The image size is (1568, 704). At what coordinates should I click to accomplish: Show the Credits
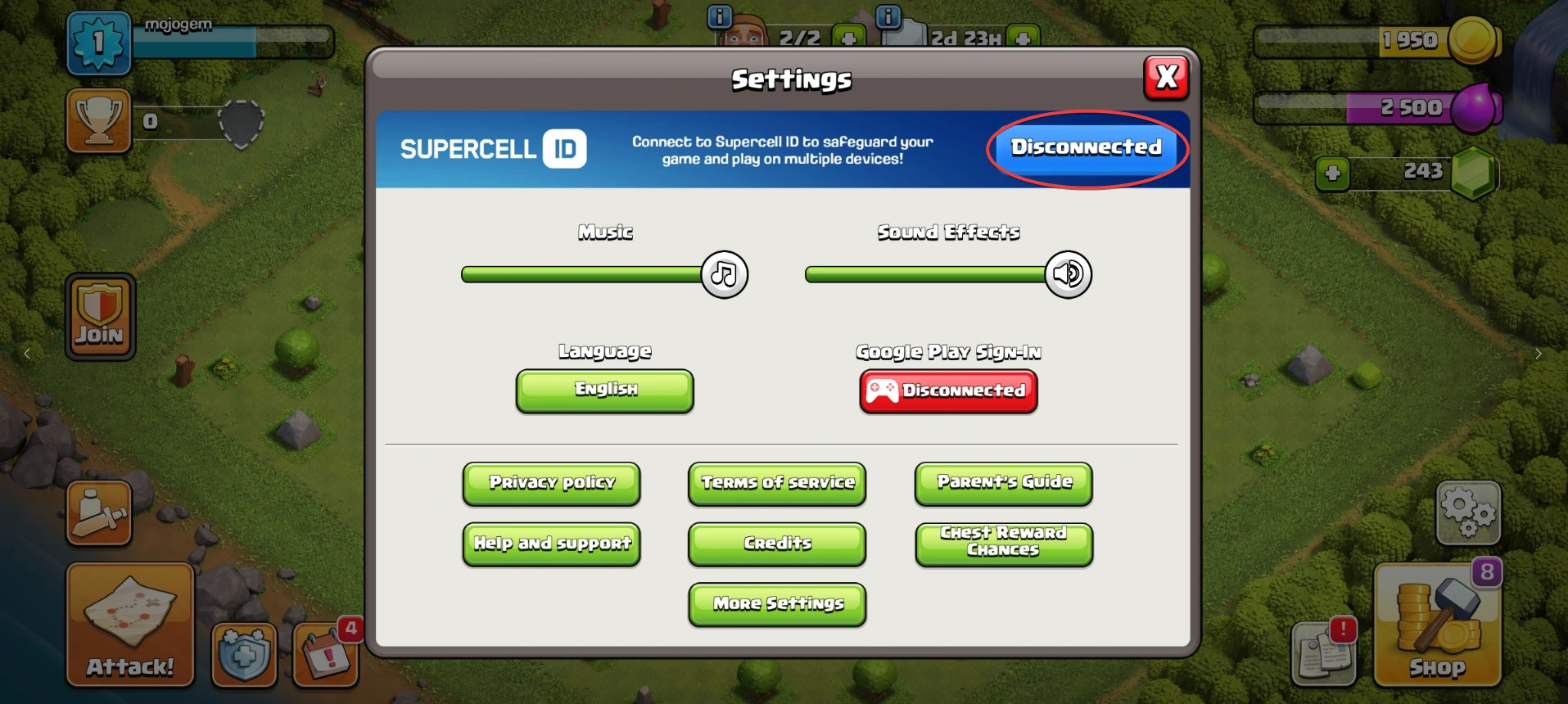pyautogui.click(x=777, y=544)
